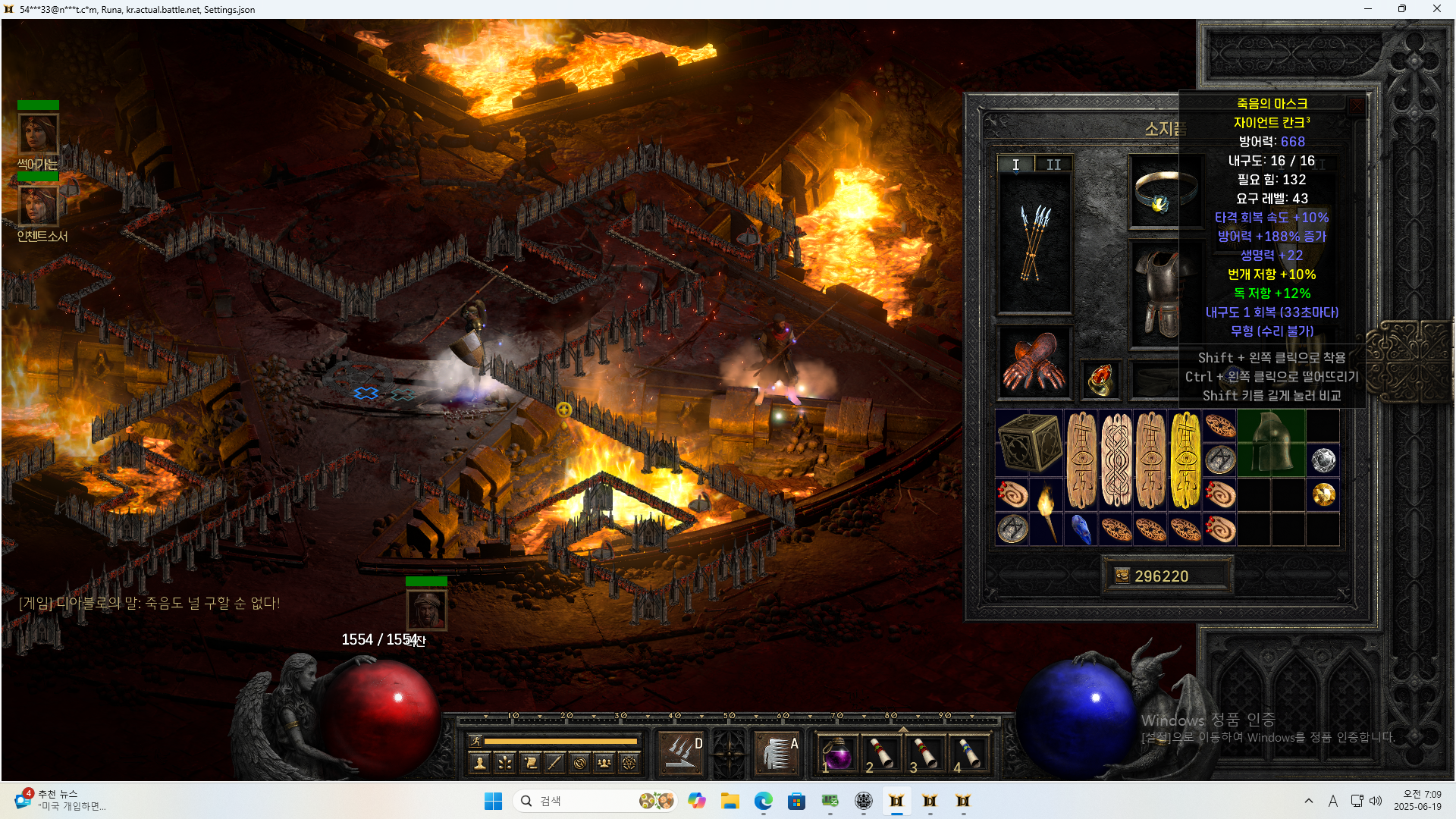Switch to weapon set II tab
Image resolution: width=1456 pixels, height=819 pixels.
1053,165
